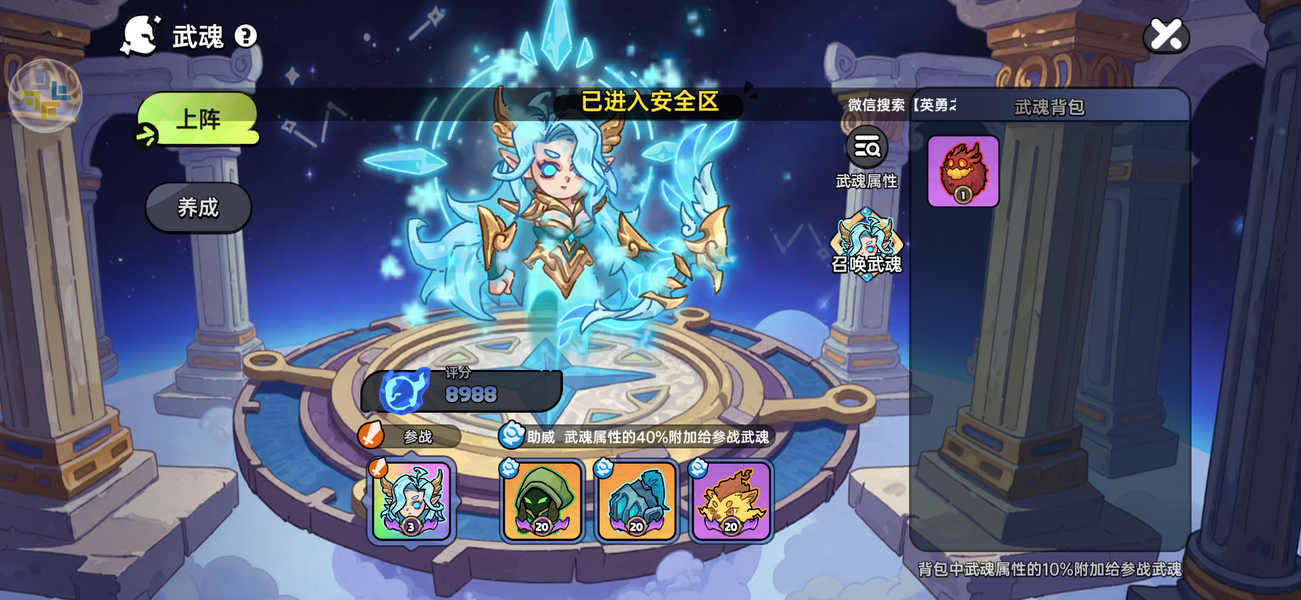Screen dimensions: 1301x600
Task: Pick the blue rock golem spirit slot
Action: 636,501
